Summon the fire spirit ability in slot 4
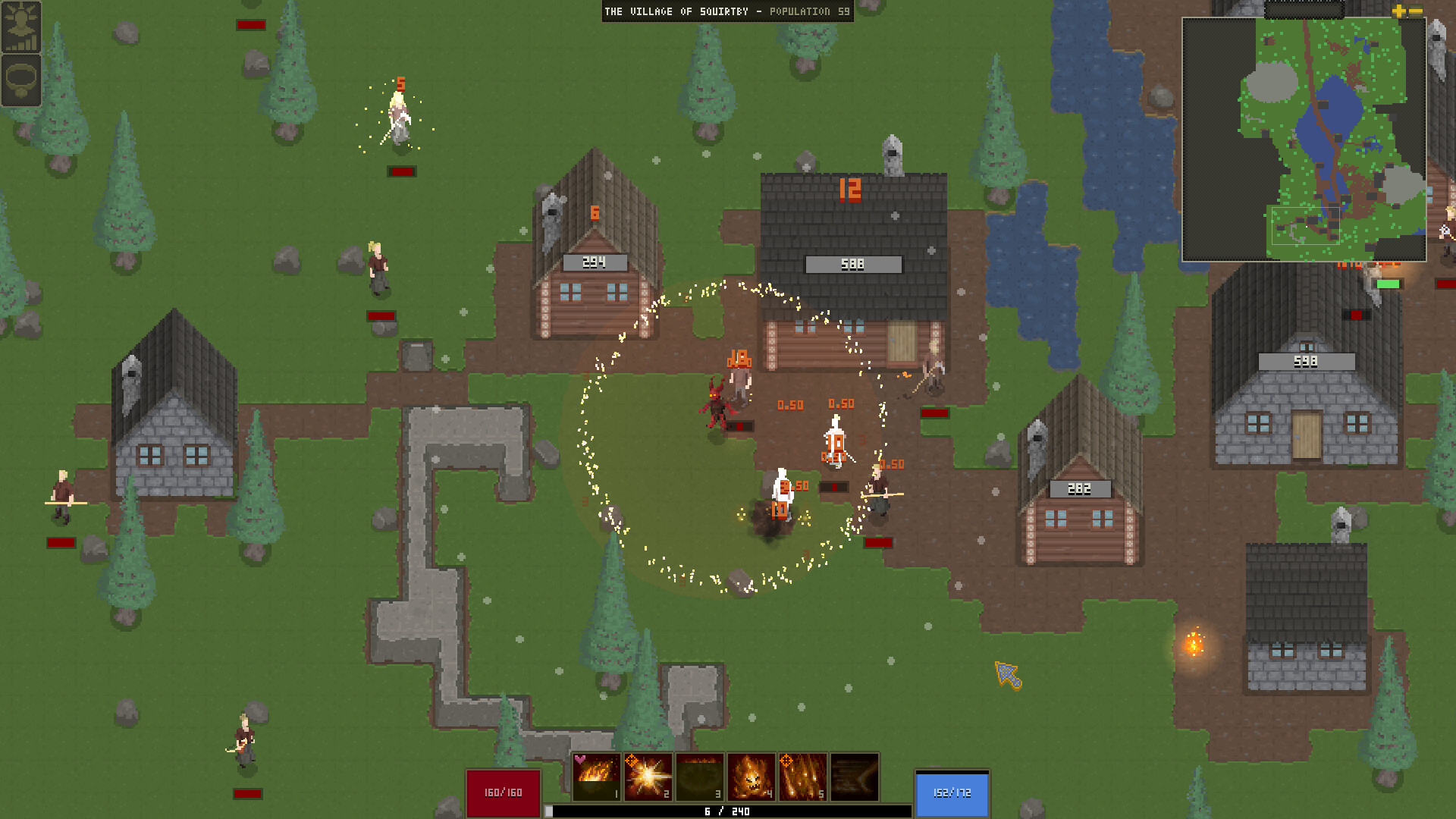 tap(751, 777)
